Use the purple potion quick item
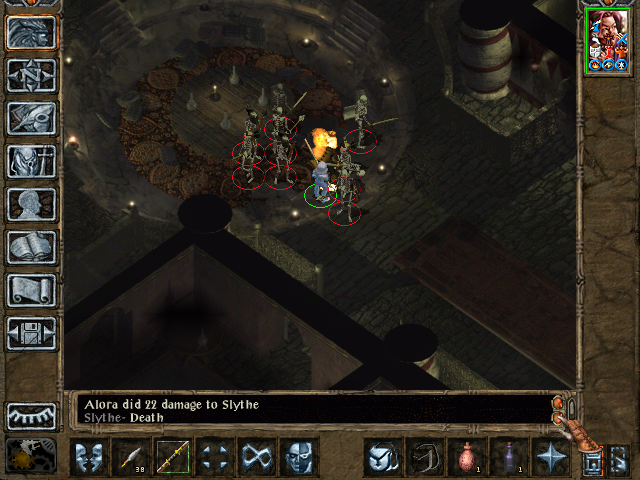Screen dimensions: 640x480 508,457
